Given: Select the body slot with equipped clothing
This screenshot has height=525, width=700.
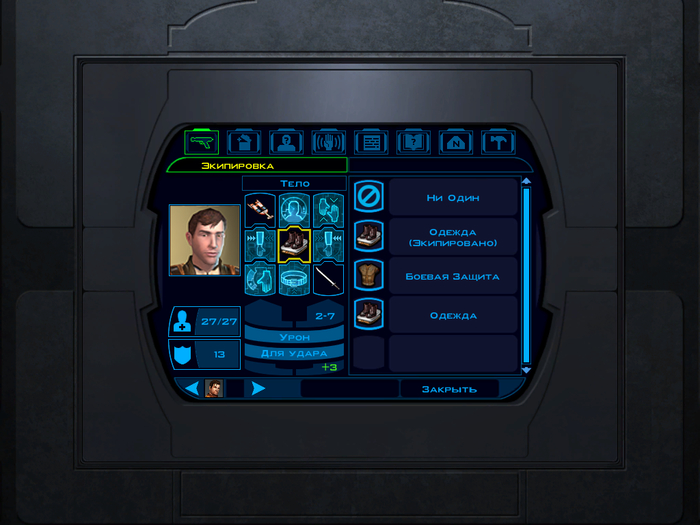Looking at the screenshot, I should (x=294, y=243).
